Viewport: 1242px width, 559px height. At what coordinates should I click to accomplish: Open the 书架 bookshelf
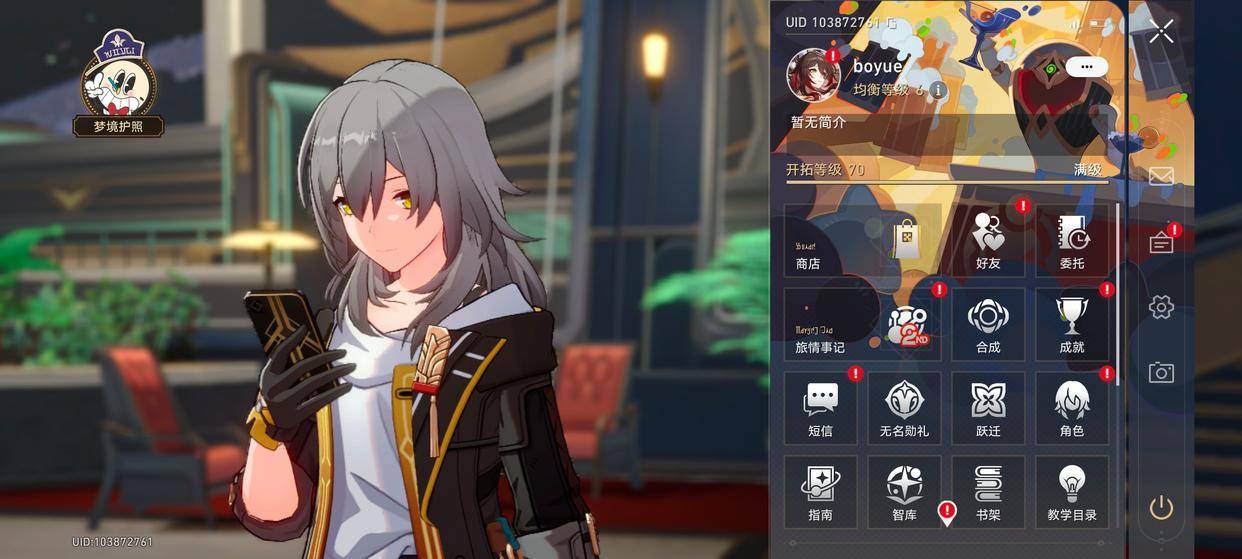[988, 493]
